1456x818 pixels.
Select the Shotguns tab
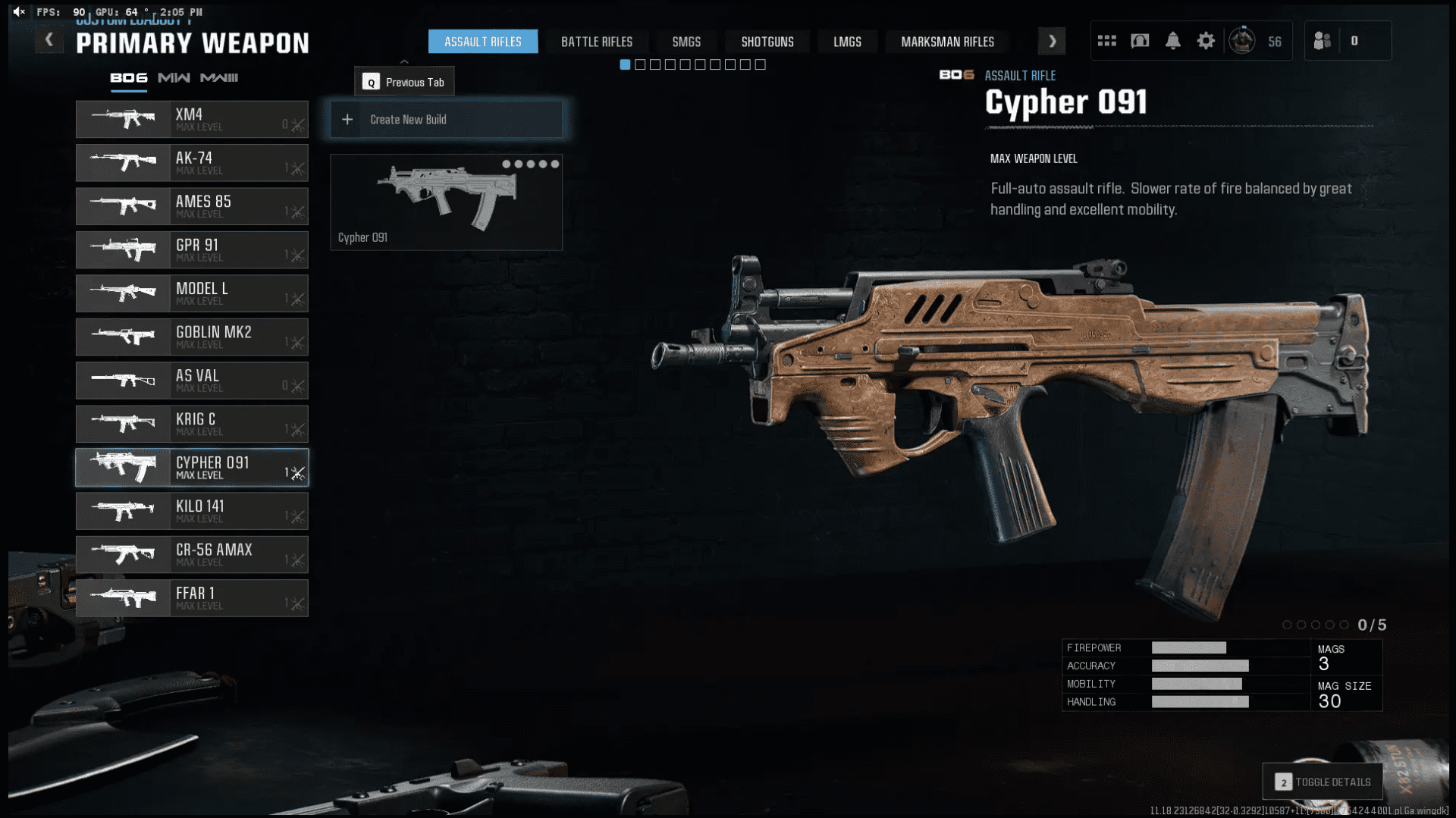[767, 42]
